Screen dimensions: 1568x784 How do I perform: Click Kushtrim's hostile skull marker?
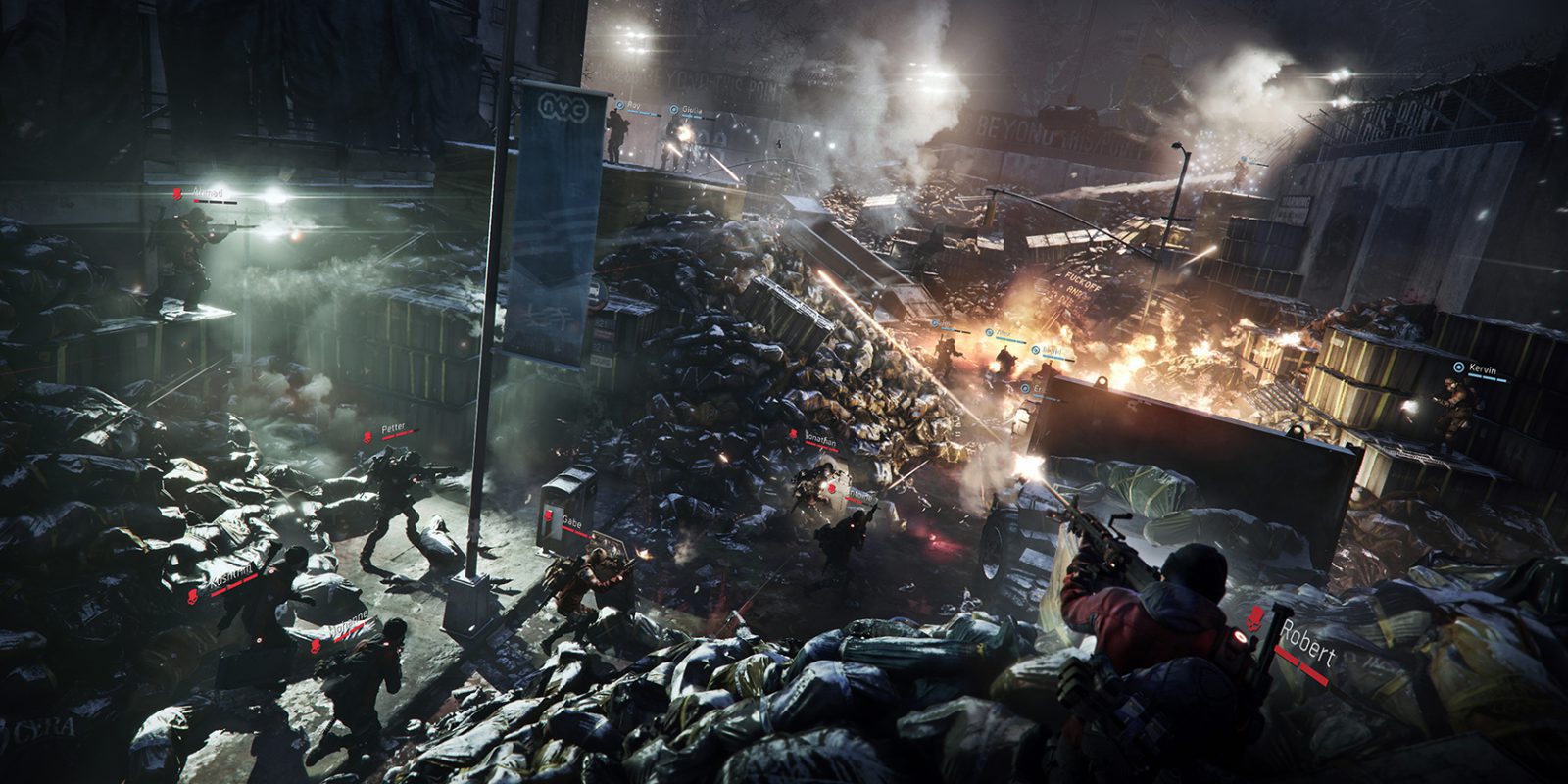click(x=192, y=596)
